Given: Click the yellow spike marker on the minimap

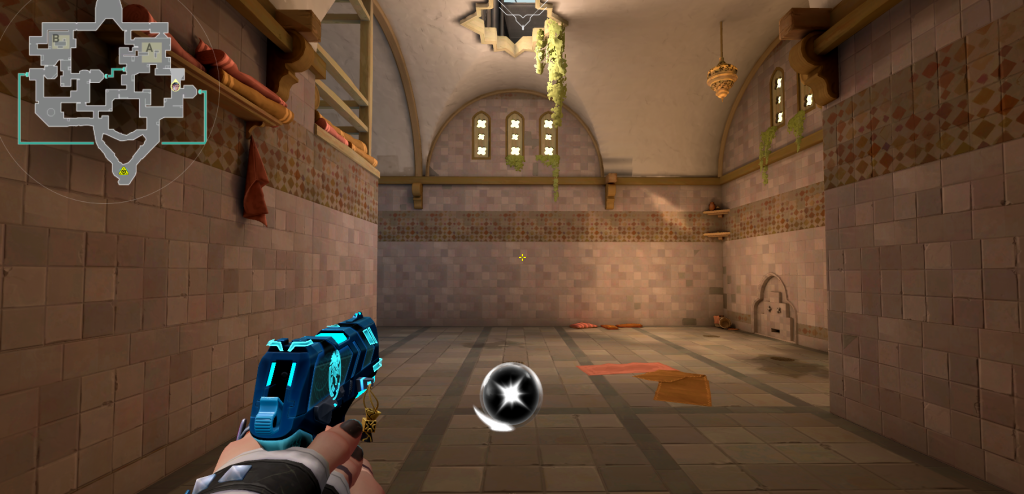Looking at the screenshot, I should [123, 172].
